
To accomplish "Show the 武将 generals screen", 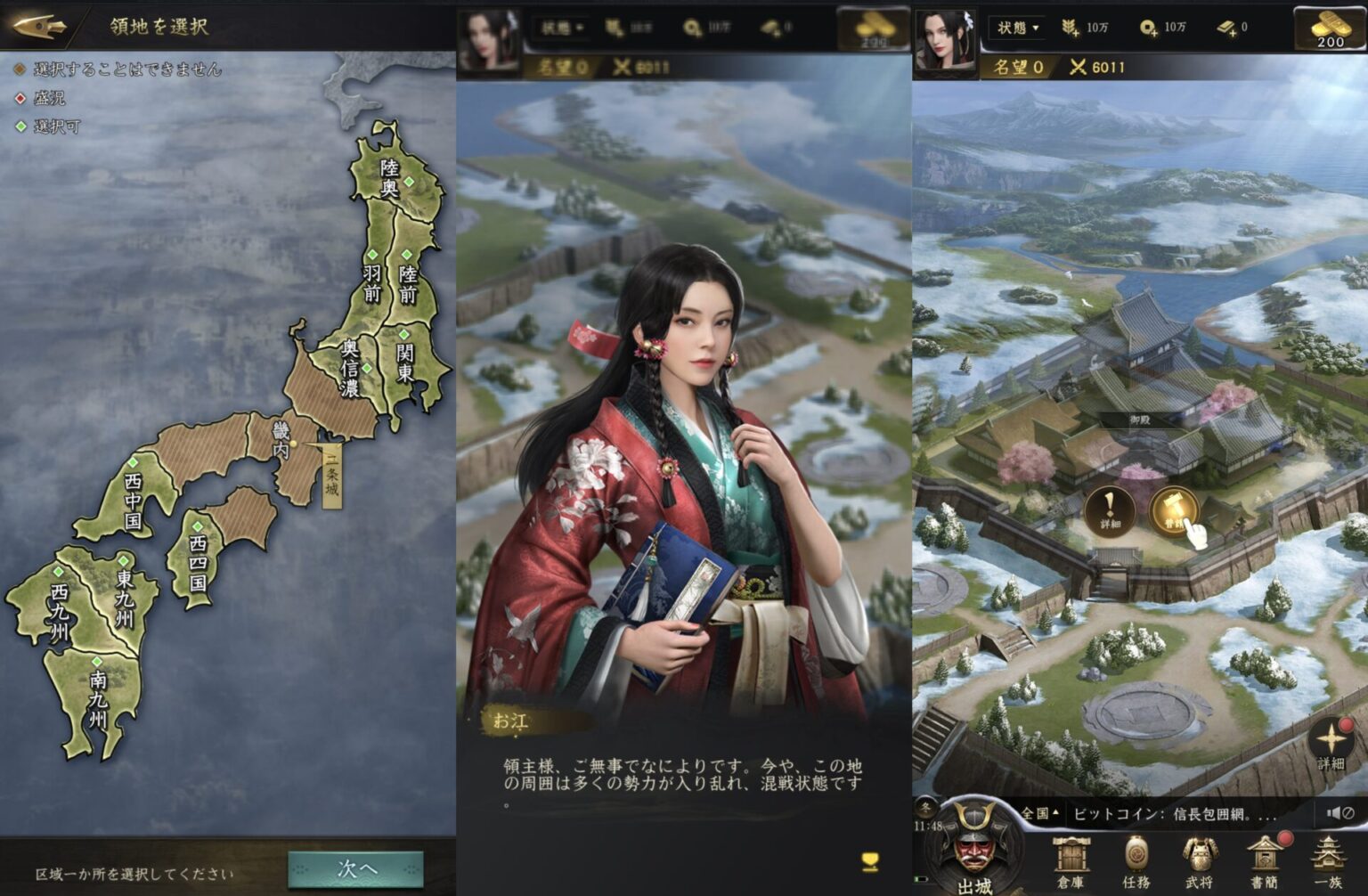I will (x=1199, y=862).
